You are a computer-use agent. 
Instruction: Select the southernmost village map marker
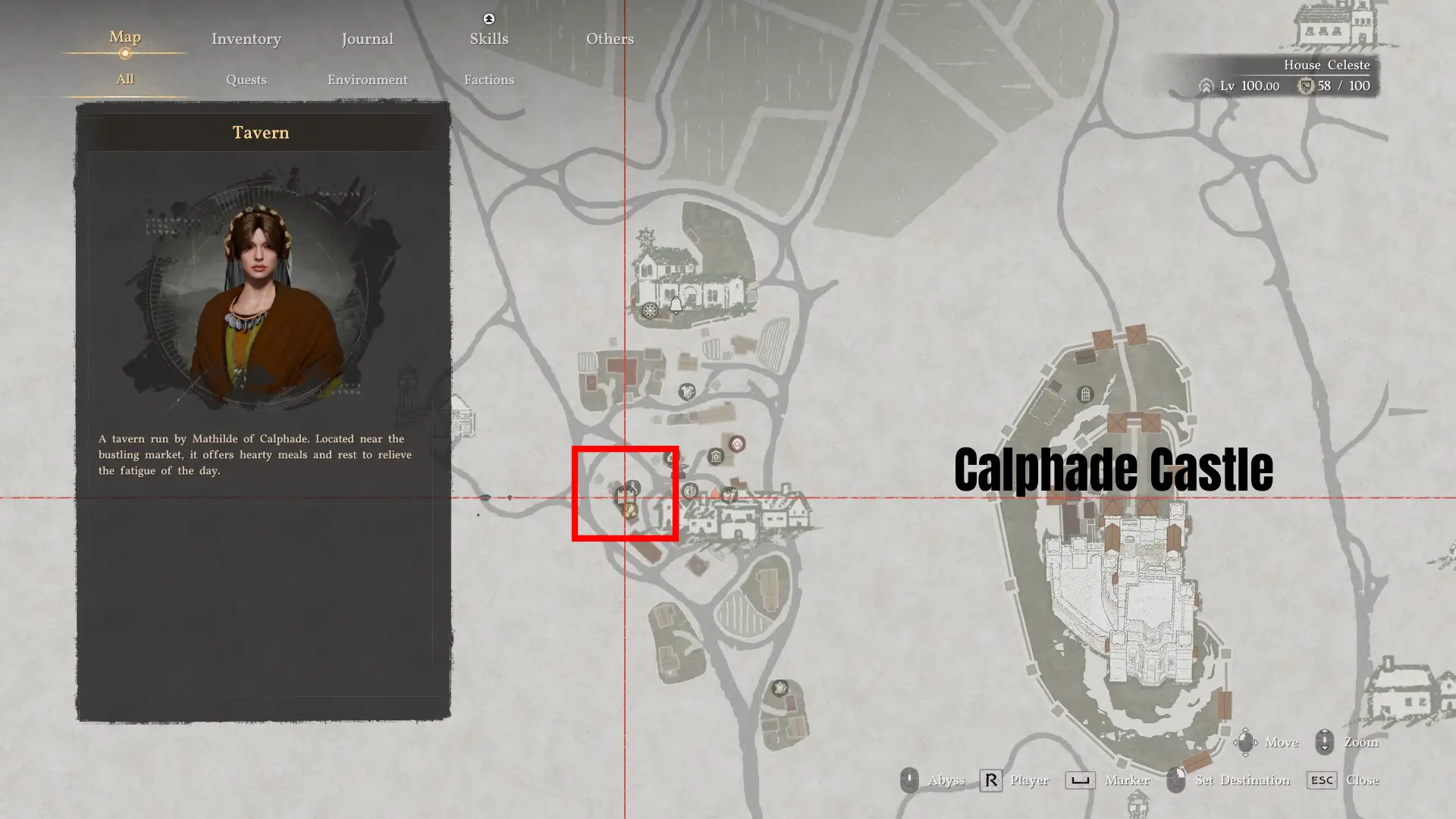point(780,688)
